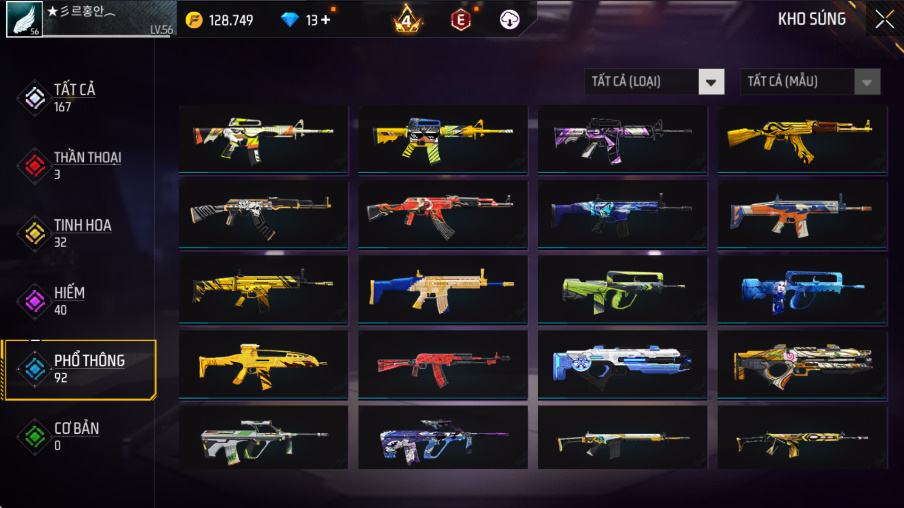Select the all-gold AK rifle skin
Viewport: 904px width, 508px height.
[x=802, y=140]
